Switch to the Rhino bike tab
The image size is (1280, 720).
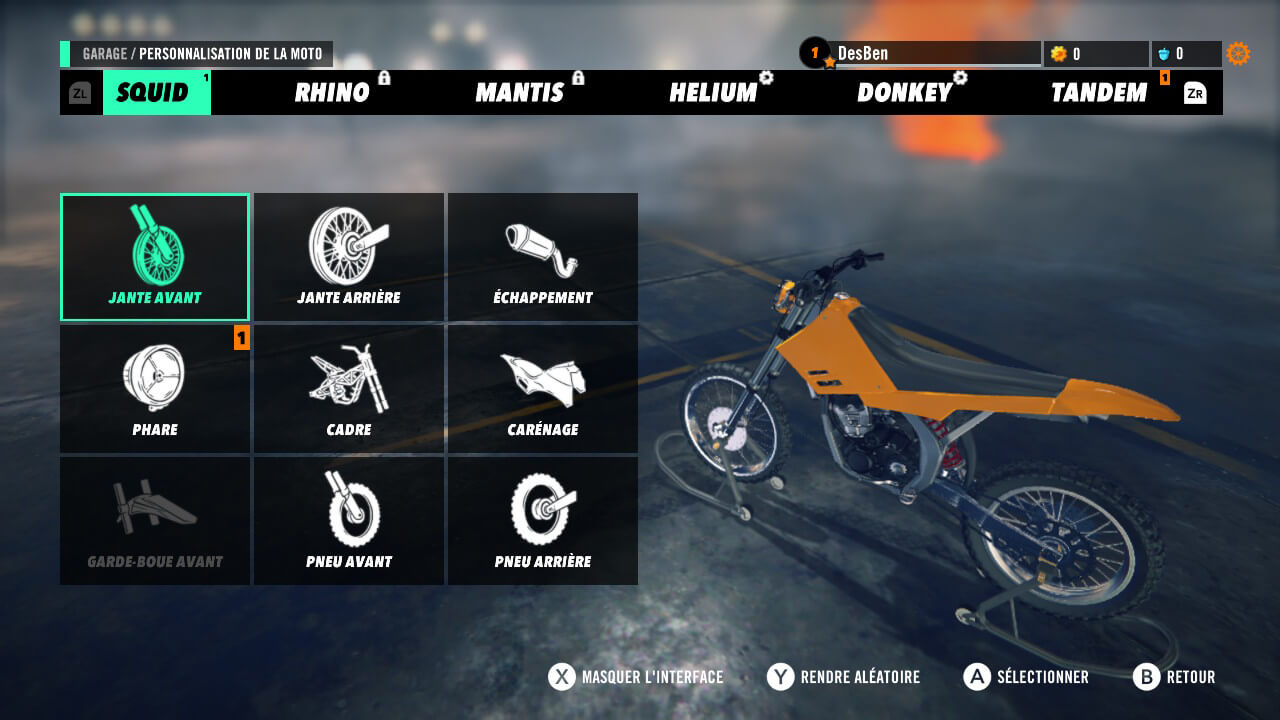click(x=332, y=93)
